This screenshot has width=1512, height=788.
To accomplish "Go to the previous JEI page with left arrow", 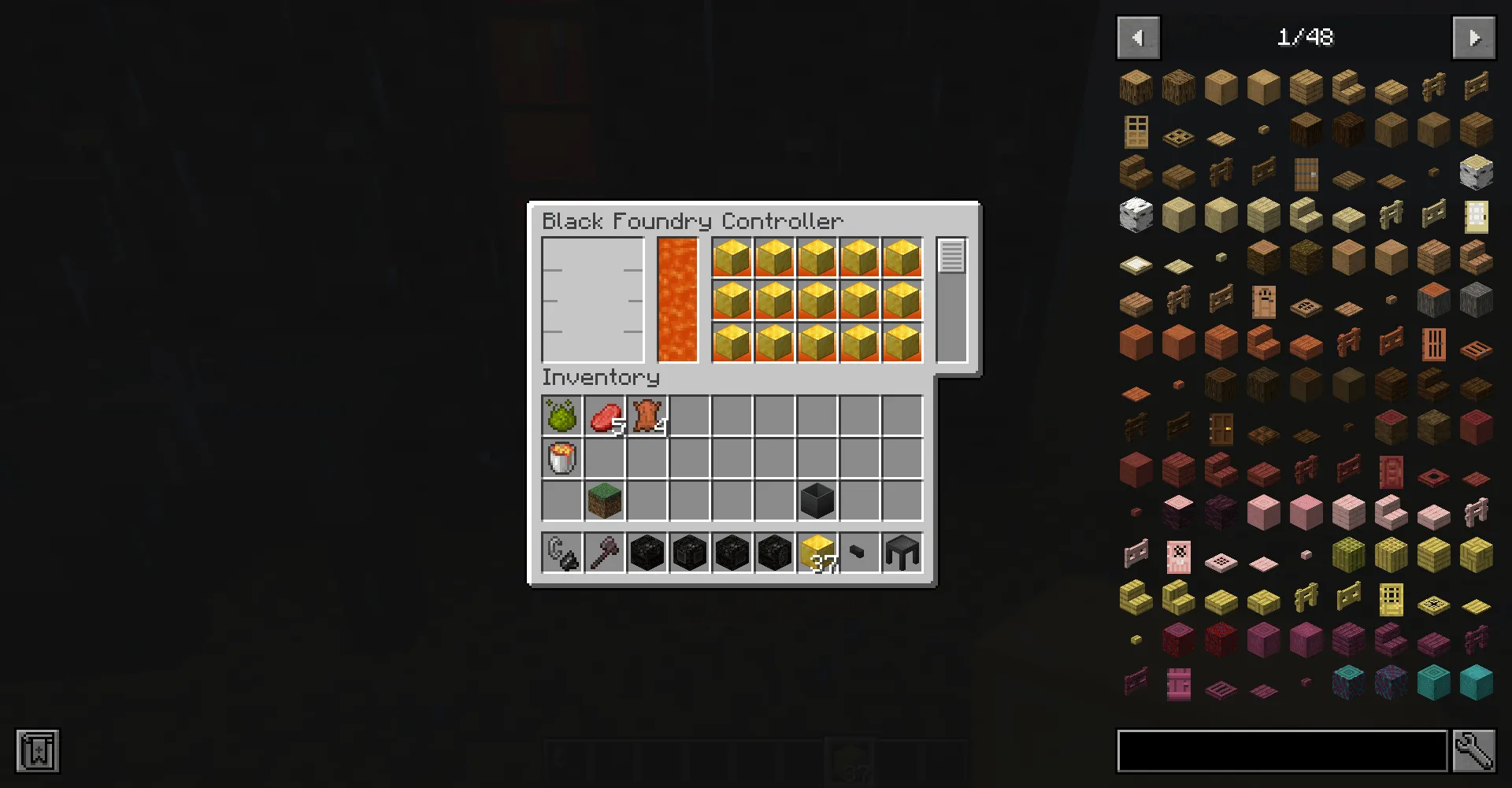I will (1138, 37).
